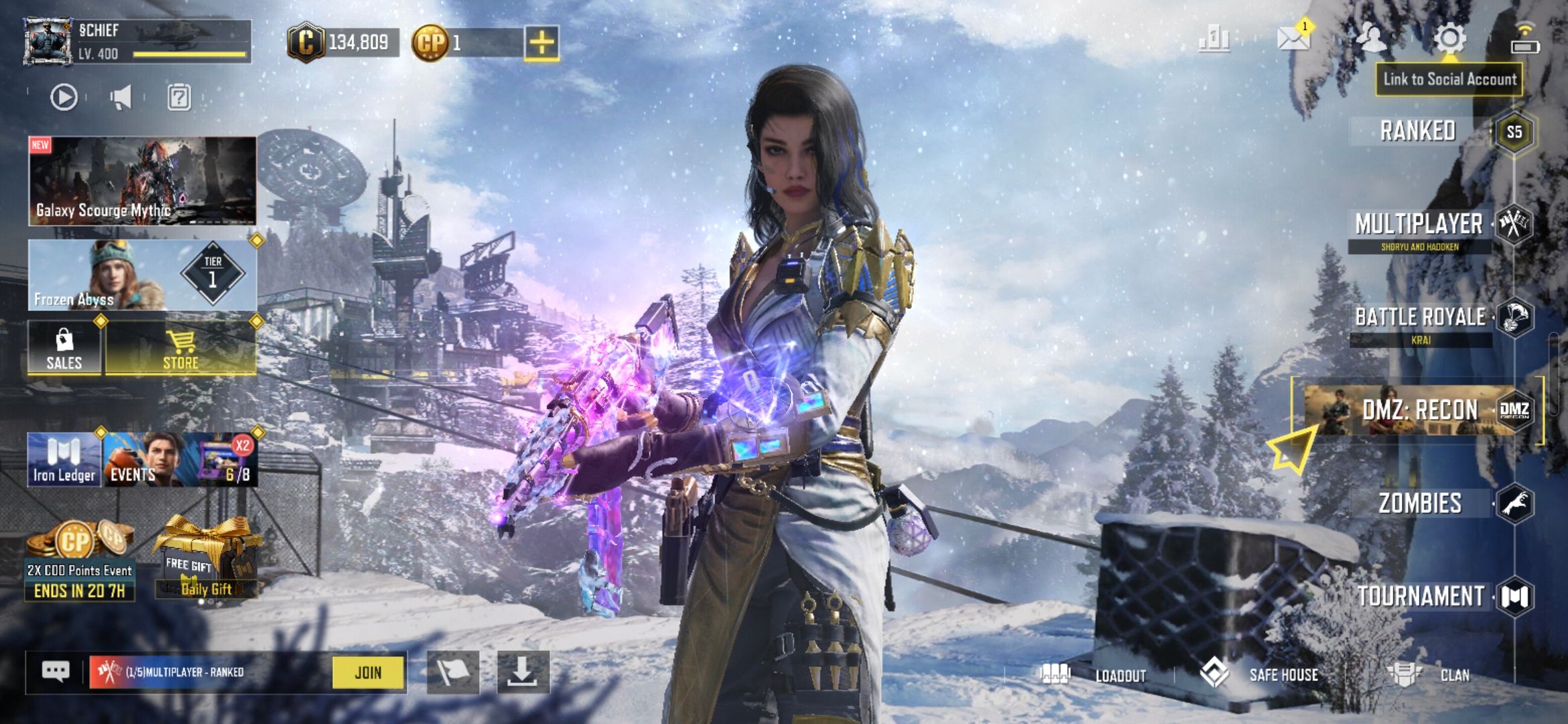Viewport: 1568px width, 724px height.
Task: Enter Battle Royale mode
Action: [1421, 317]
